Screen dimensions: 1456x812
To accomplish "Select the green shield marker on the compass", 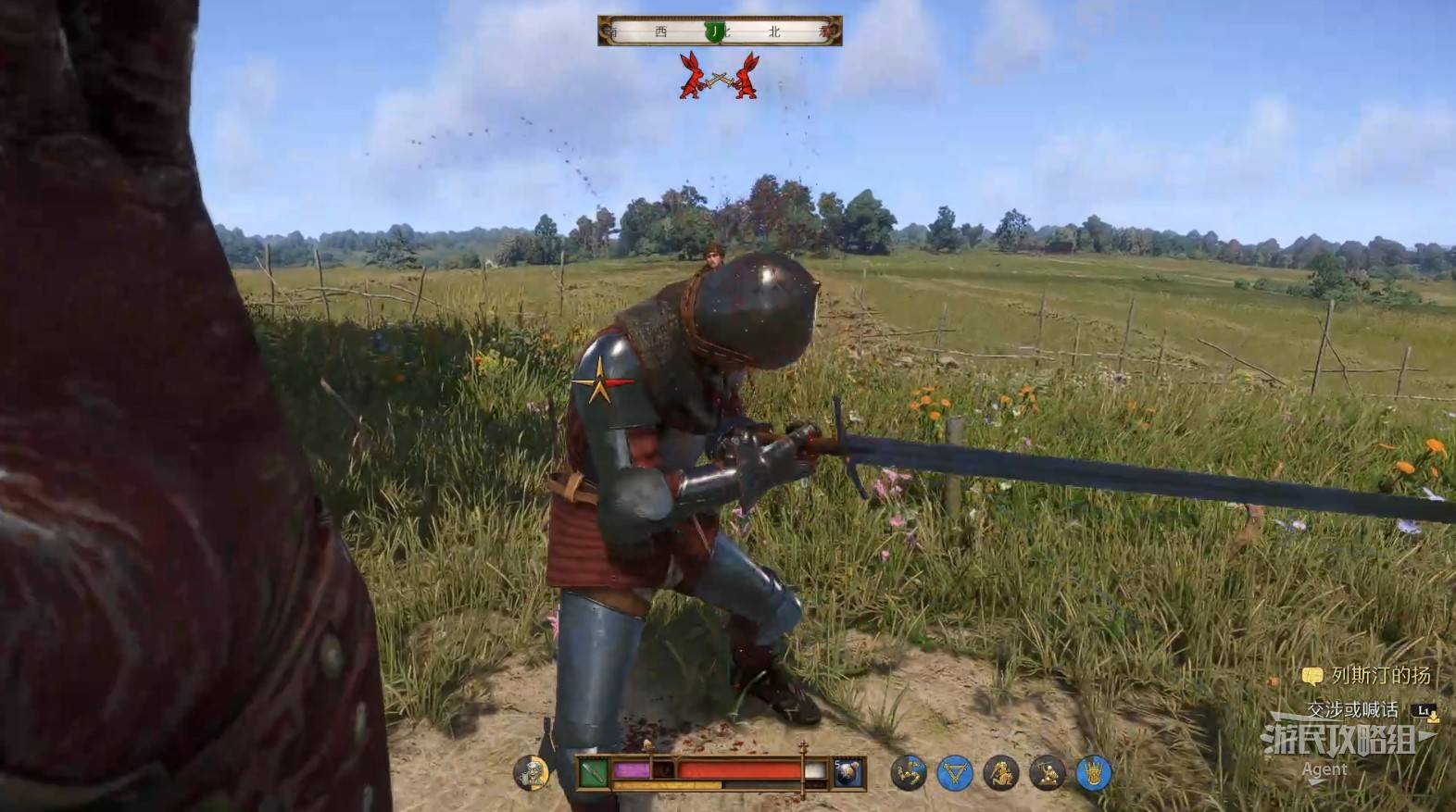I will (714, 31).
